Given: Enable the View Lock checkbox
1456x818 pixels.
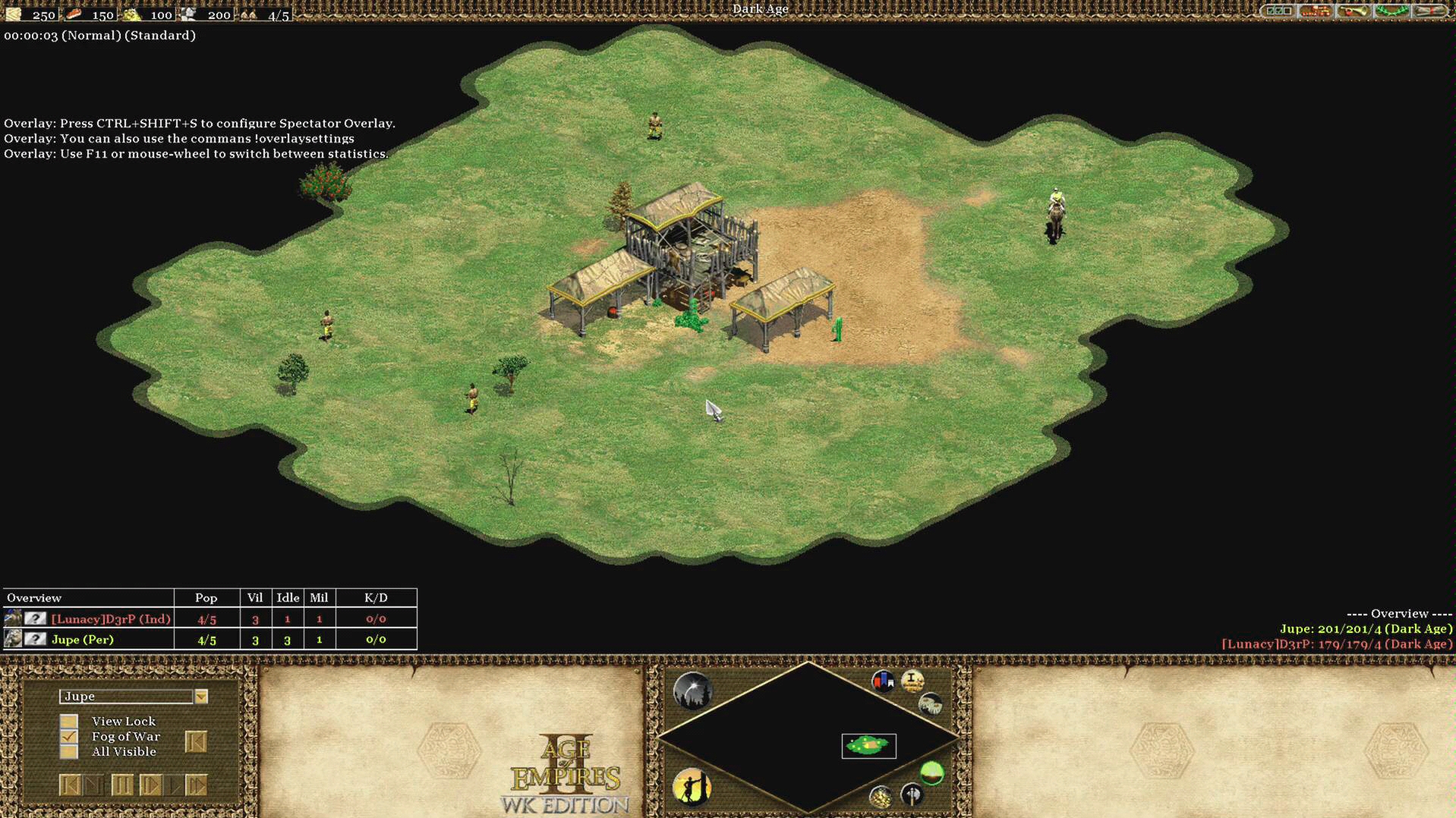Looking at the screenshot, I should pos(69,721).
